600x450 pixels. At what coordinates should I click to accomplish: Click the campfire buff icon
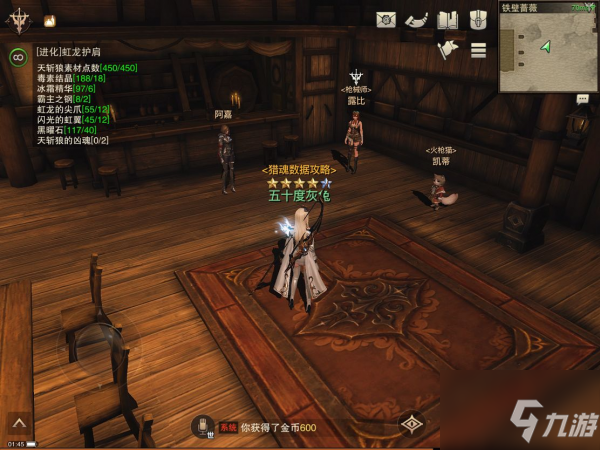pyautogui.click(x=50, y=20)
